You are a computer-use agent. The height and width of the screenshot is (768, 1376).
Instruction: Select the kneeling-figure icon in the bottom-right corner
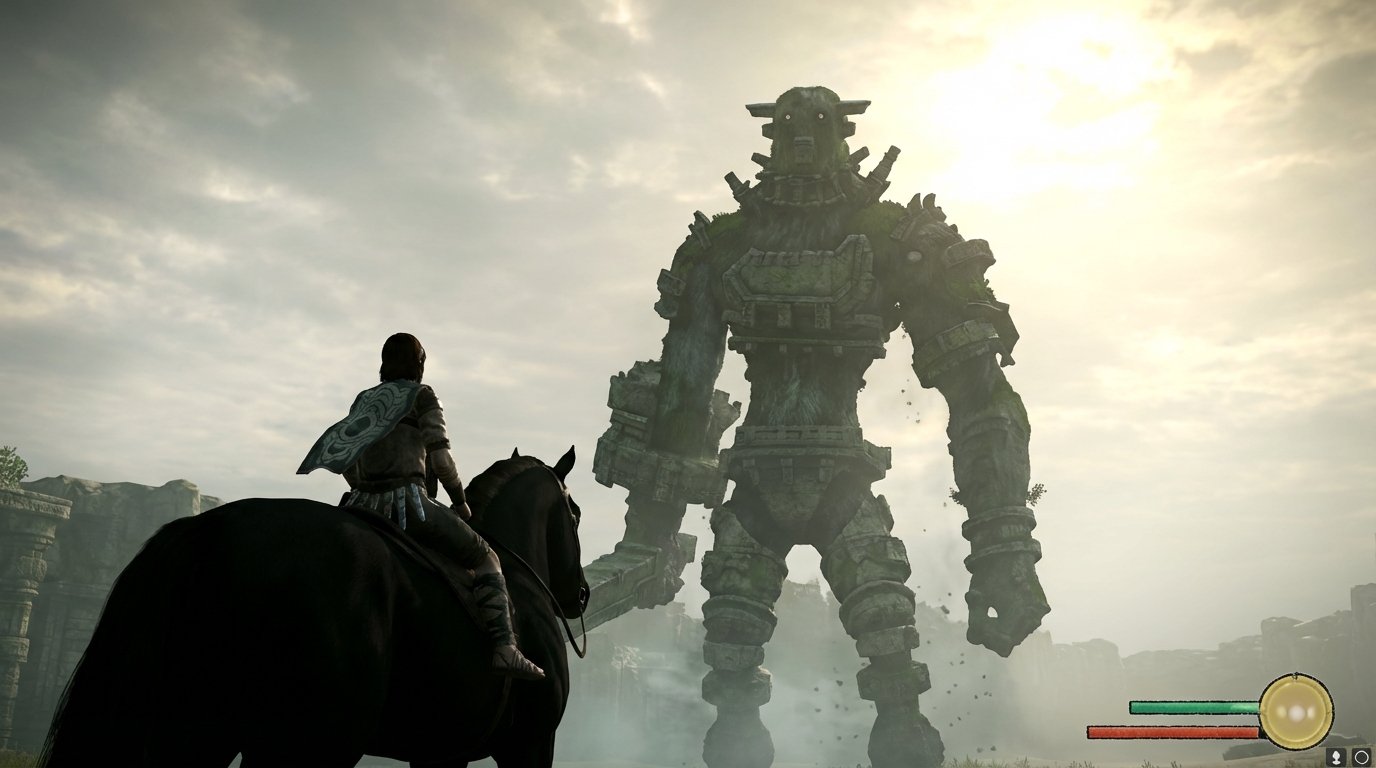[x=1337, y=757]
